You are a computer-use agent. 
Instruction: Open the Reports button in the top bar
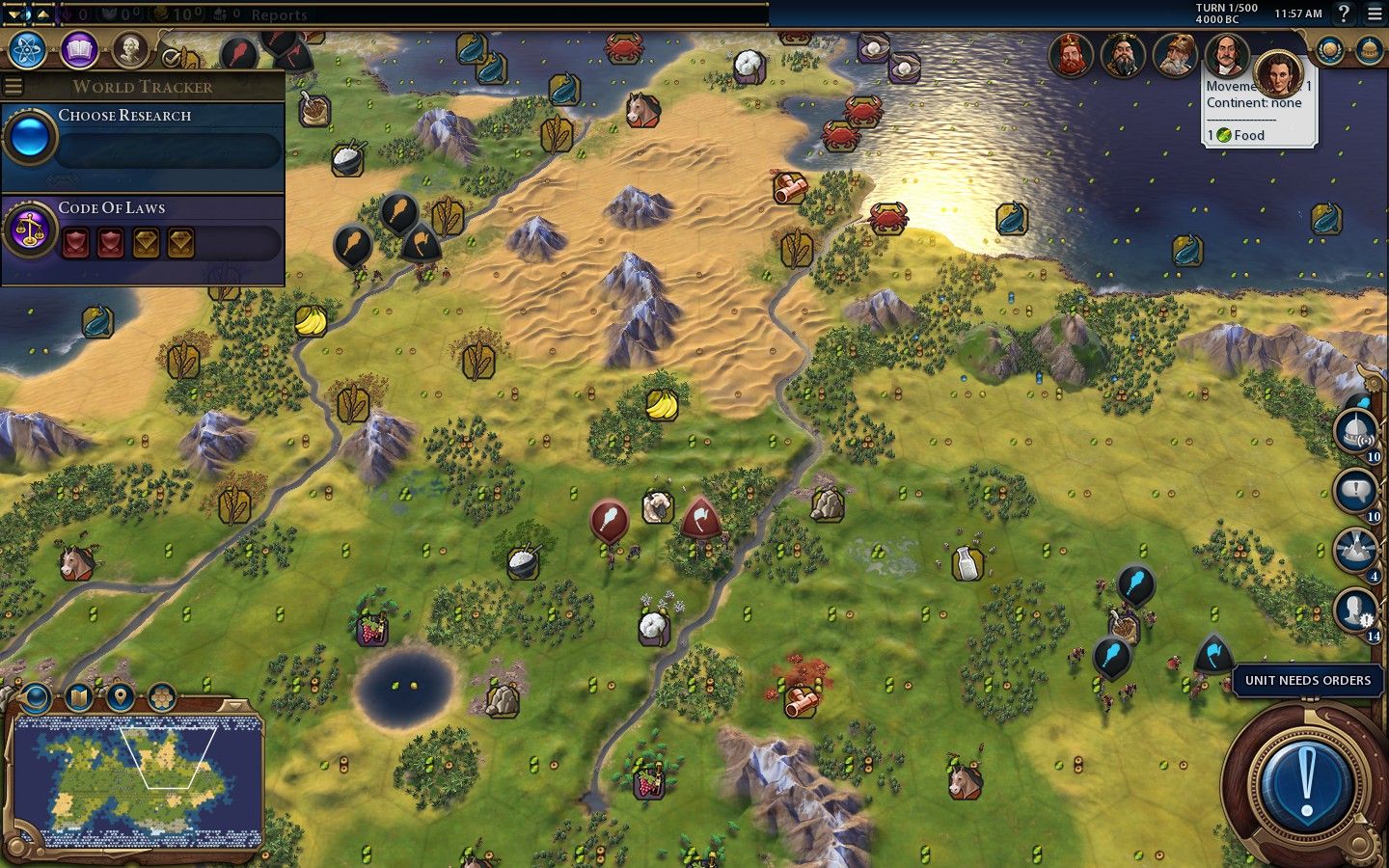coord(279,14)
